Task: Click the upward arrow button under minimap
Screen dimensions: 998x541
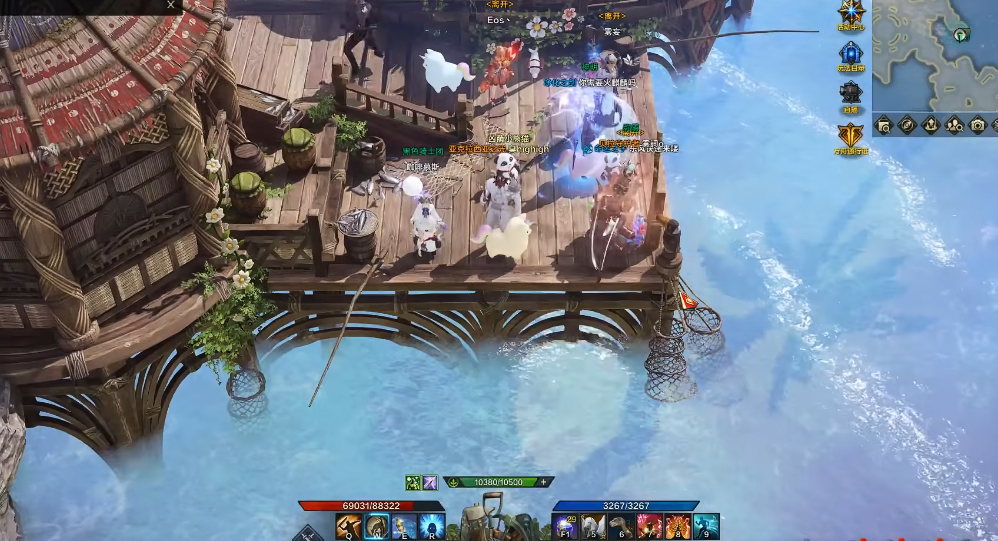Action: 930,125
